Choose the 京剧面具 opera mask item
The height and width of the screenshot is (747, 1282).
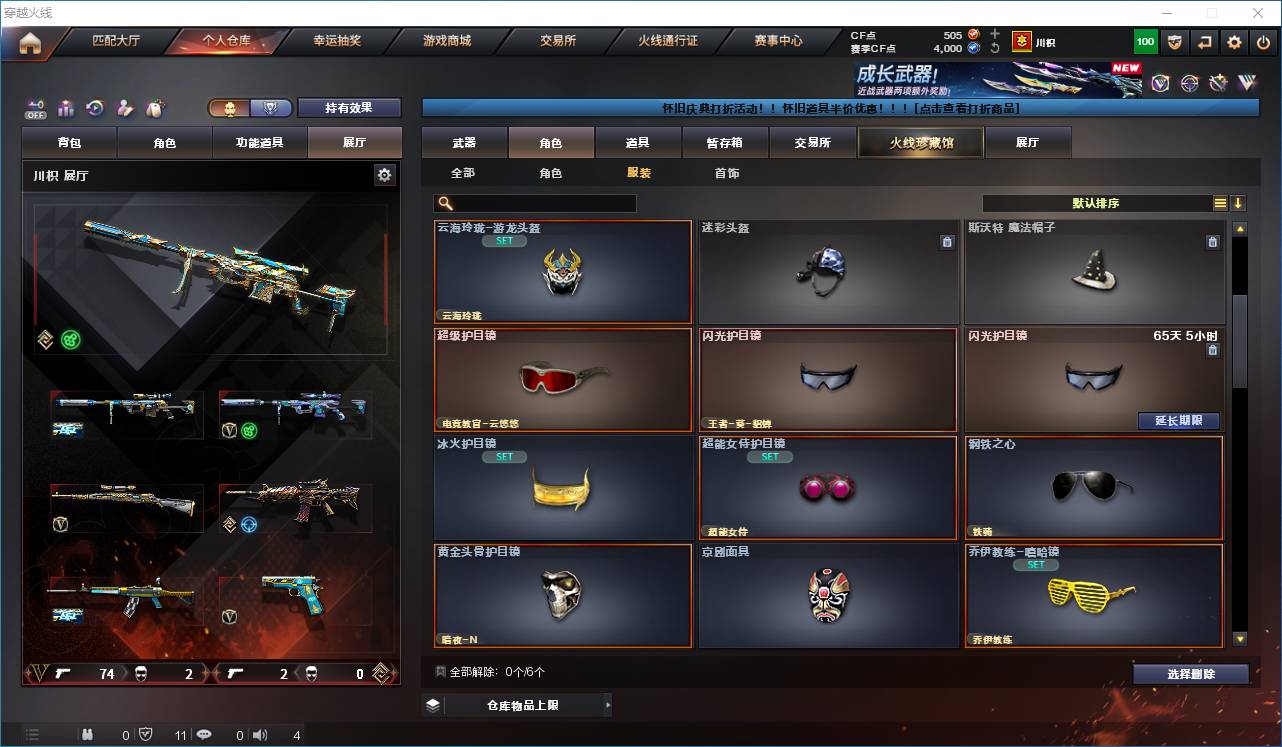click(828, 595)
